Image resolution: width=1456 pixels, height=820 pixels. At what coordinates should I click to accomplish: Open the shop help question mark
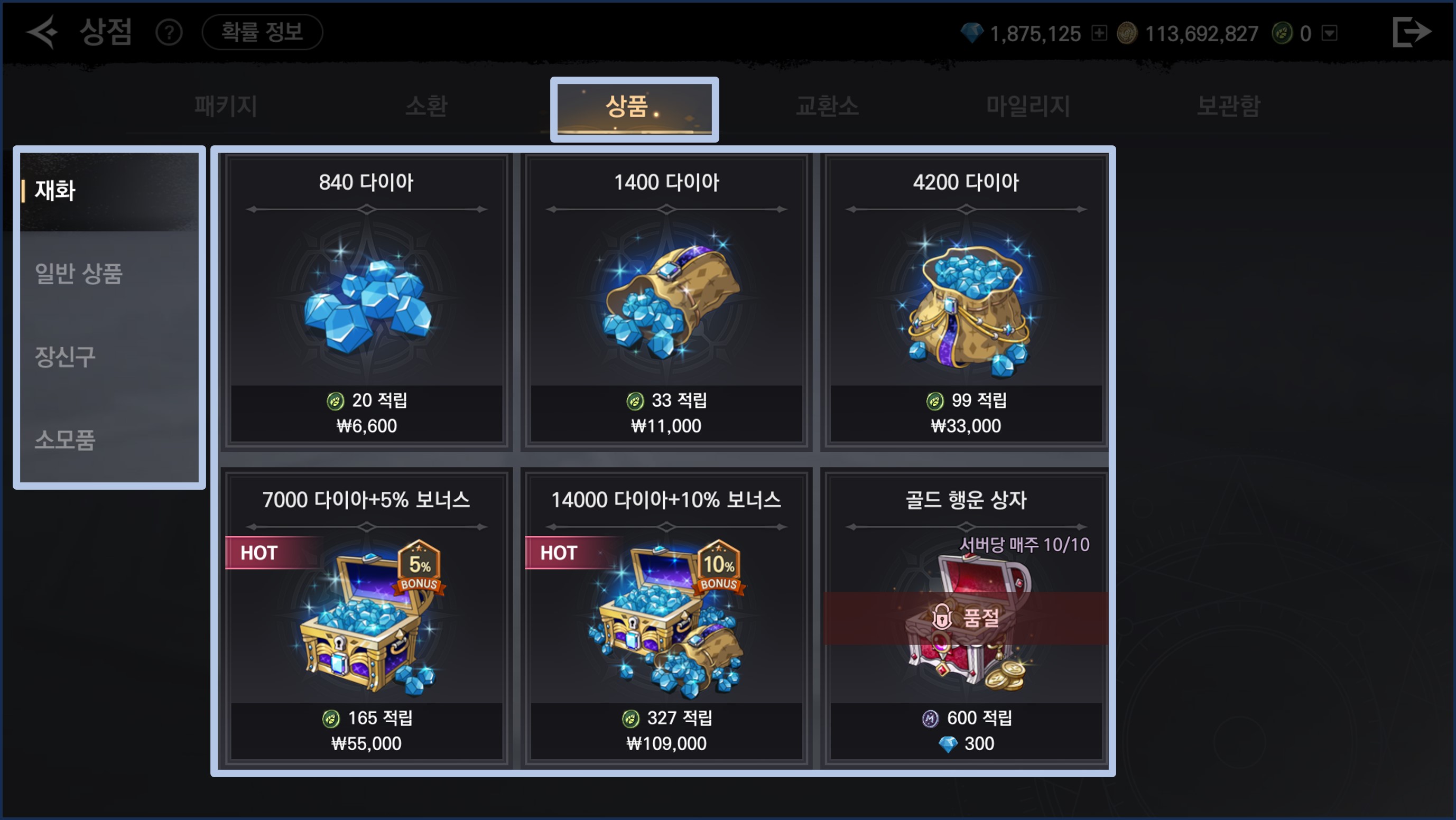[169, 33]
